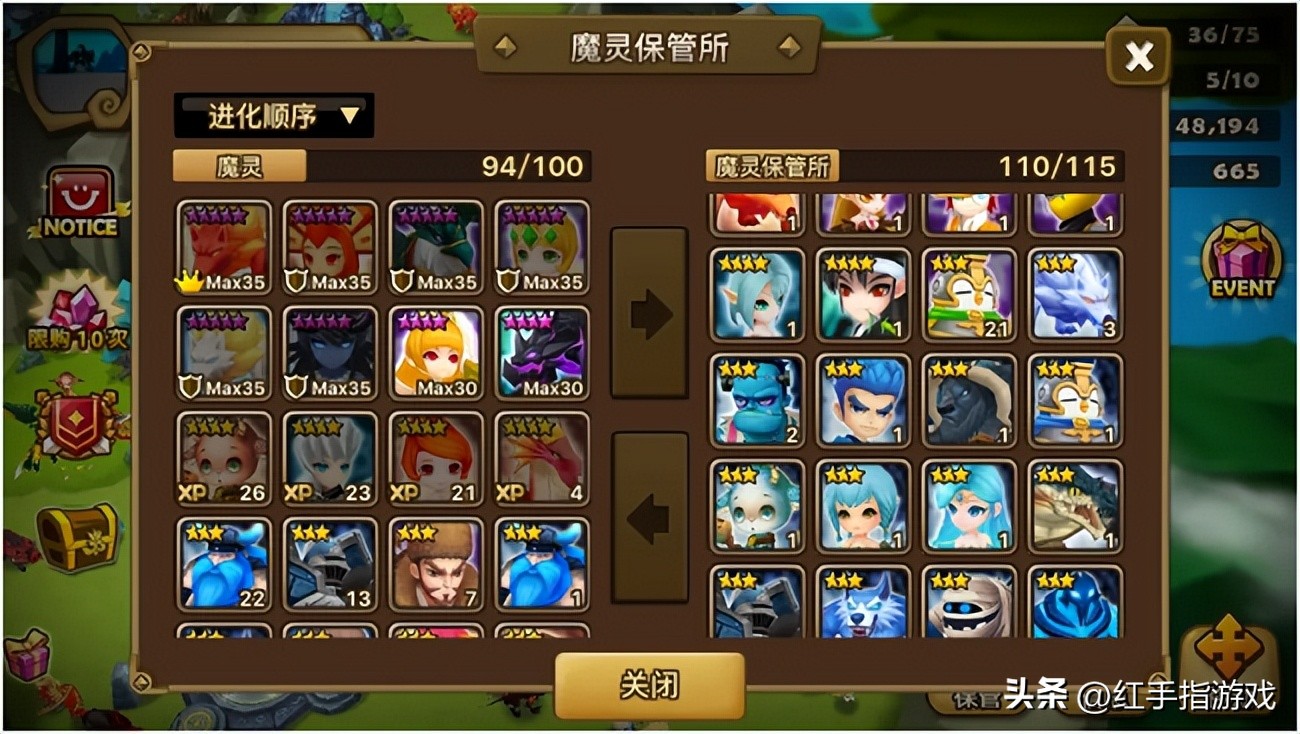Viewport: 1300px width, 734px height.
Task: Pick the blue-haired elf monster in storage
Action: (x=757, y=295)
